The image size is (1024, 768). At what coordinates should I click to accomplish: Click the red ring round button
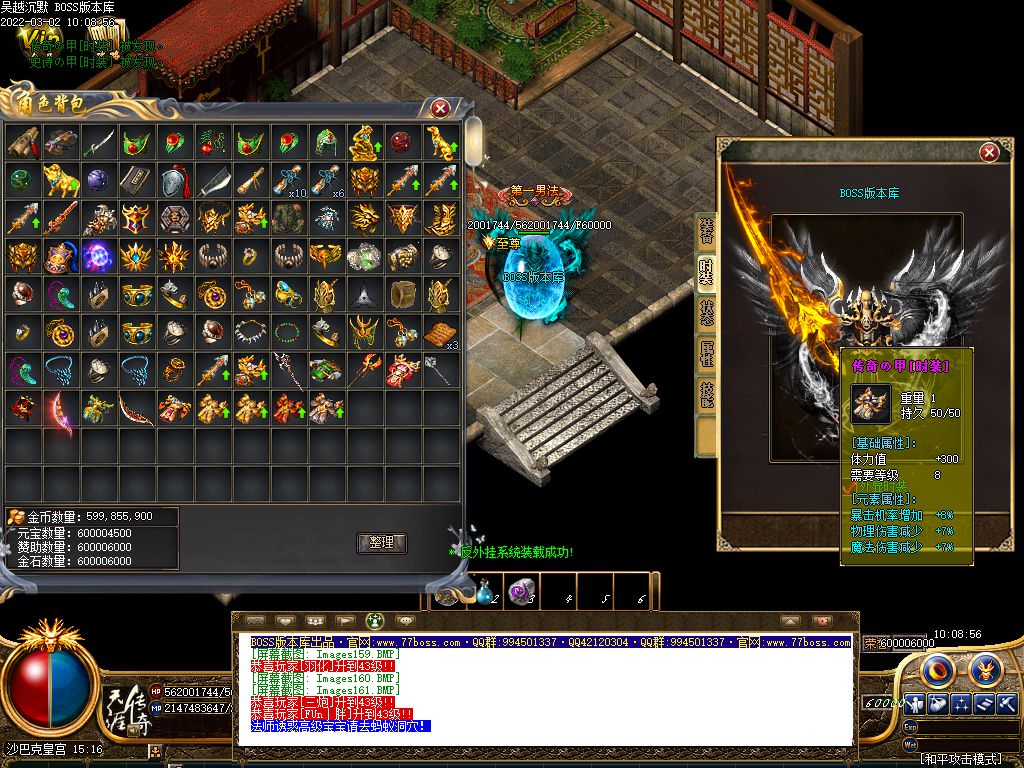937,668
